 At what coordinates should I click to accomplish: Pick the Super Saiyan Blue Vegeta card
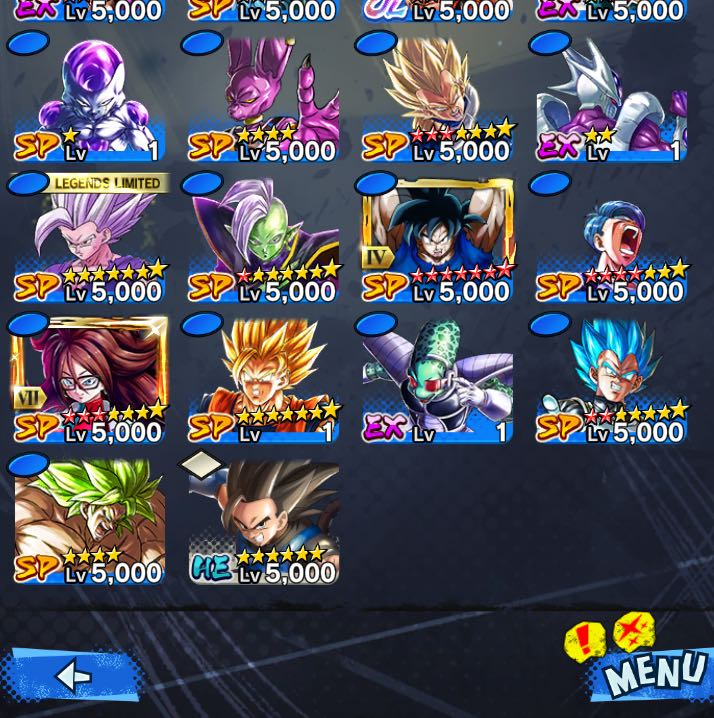611,380
